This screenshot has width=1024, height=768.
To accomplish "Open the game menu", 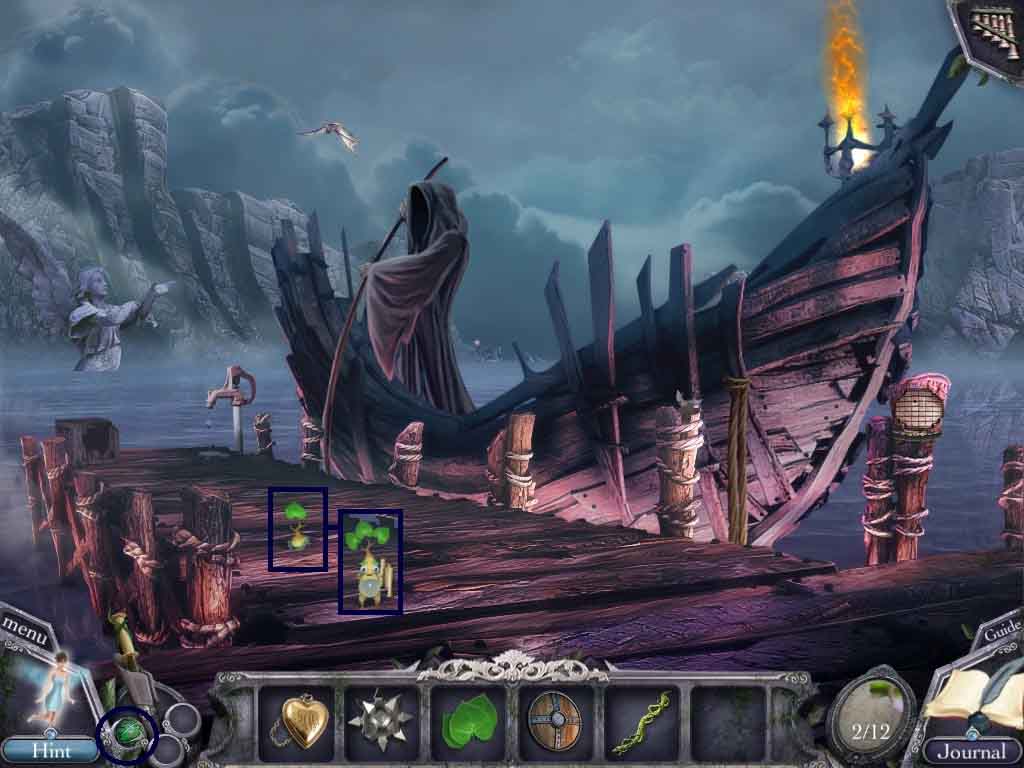I will 22,627.
